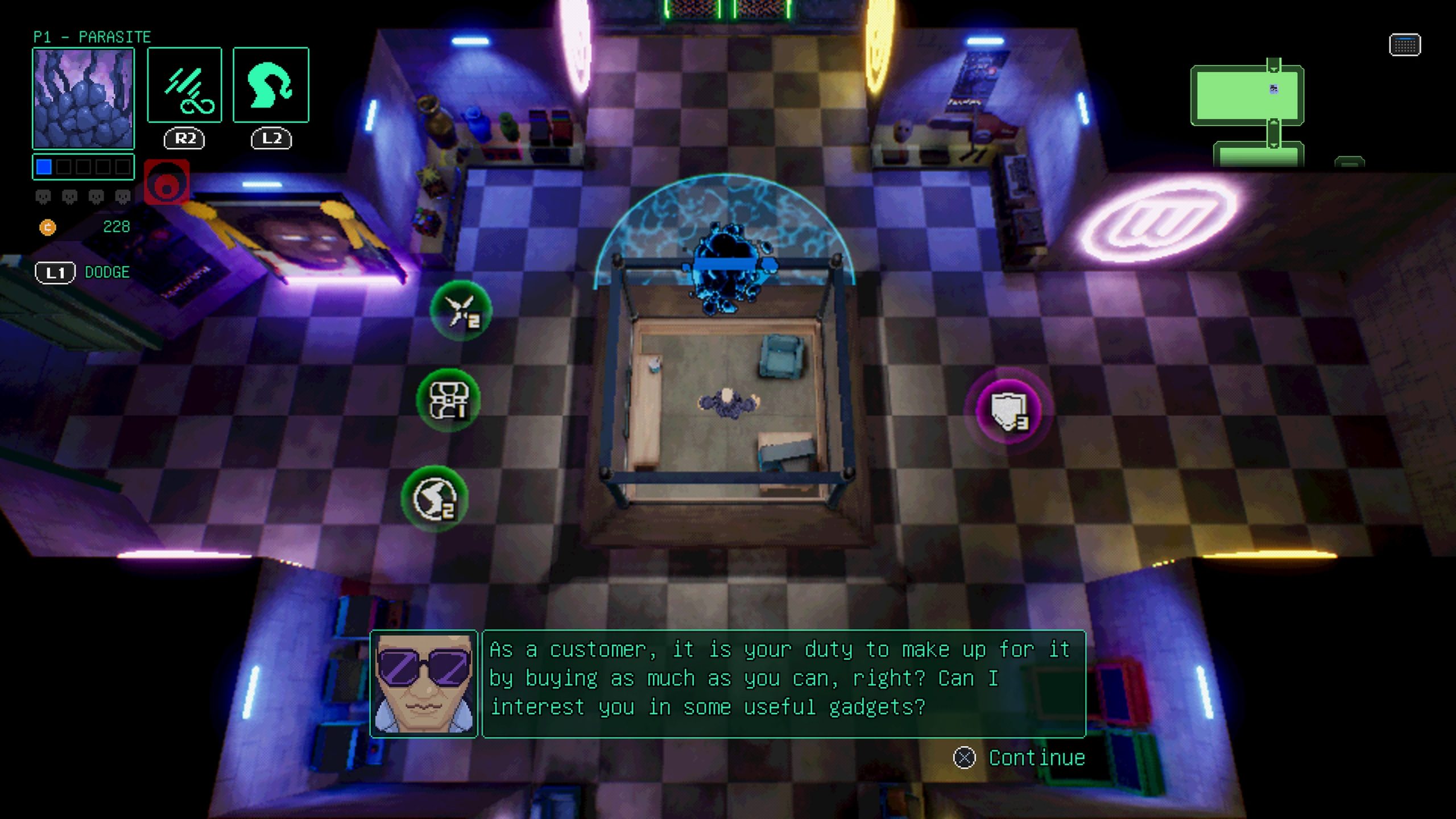This screenshot has height=819, width=1456.
Task: Click the keyboard icon in the corner
Action: (x=1405, y=45)
